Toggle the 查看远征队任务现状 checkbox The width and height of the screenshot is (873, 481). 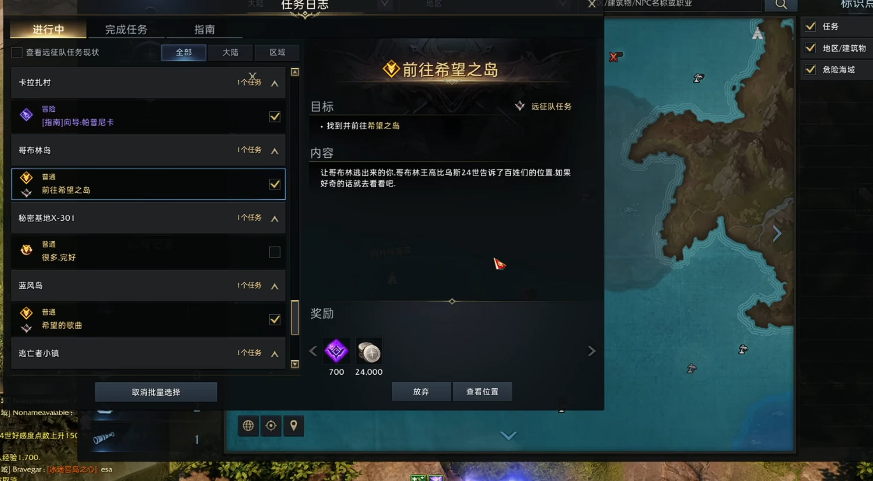tap(17, 52)
